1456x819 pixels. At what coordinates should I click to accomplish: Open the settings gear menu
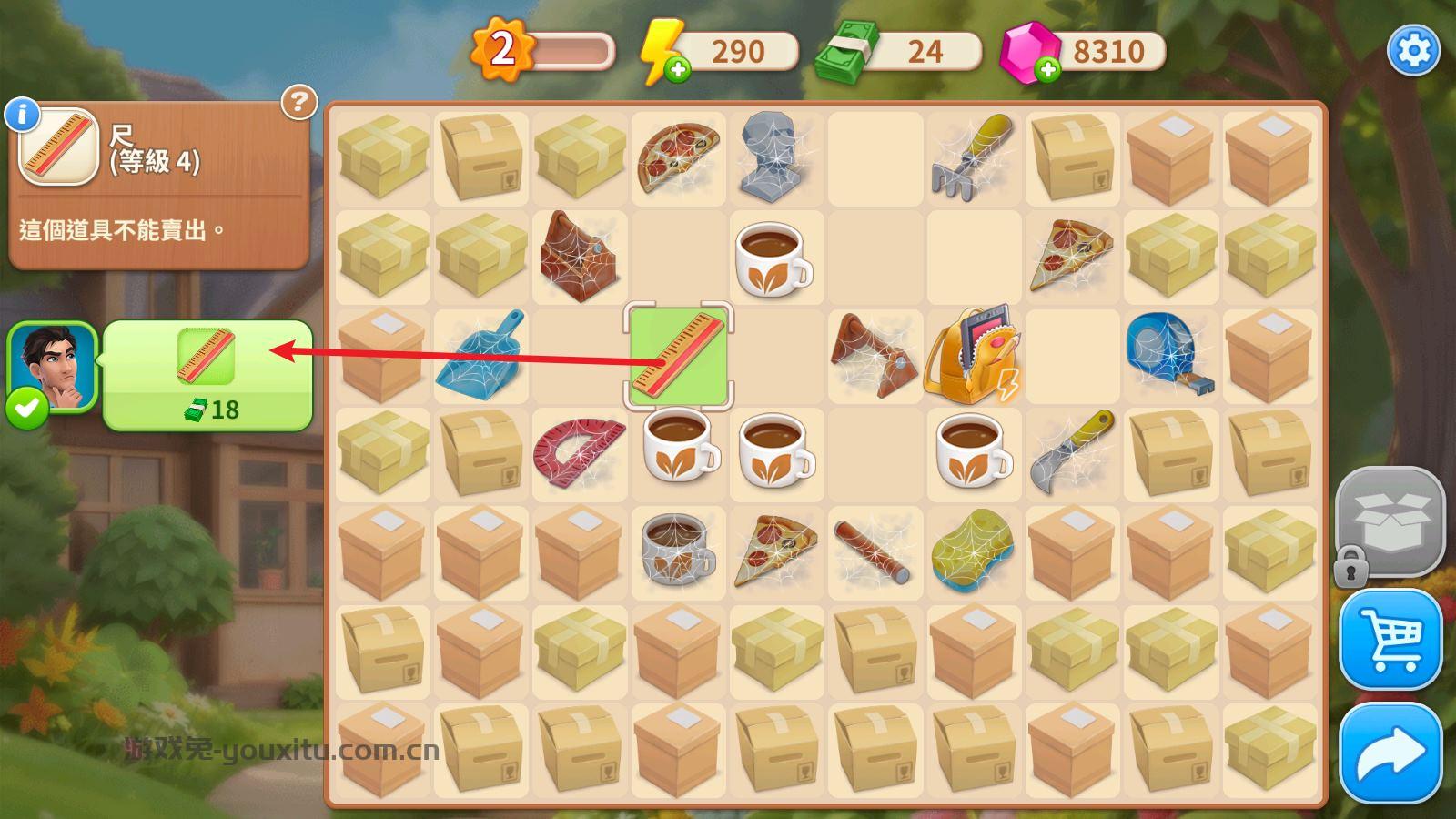[x=1412, y=50]
